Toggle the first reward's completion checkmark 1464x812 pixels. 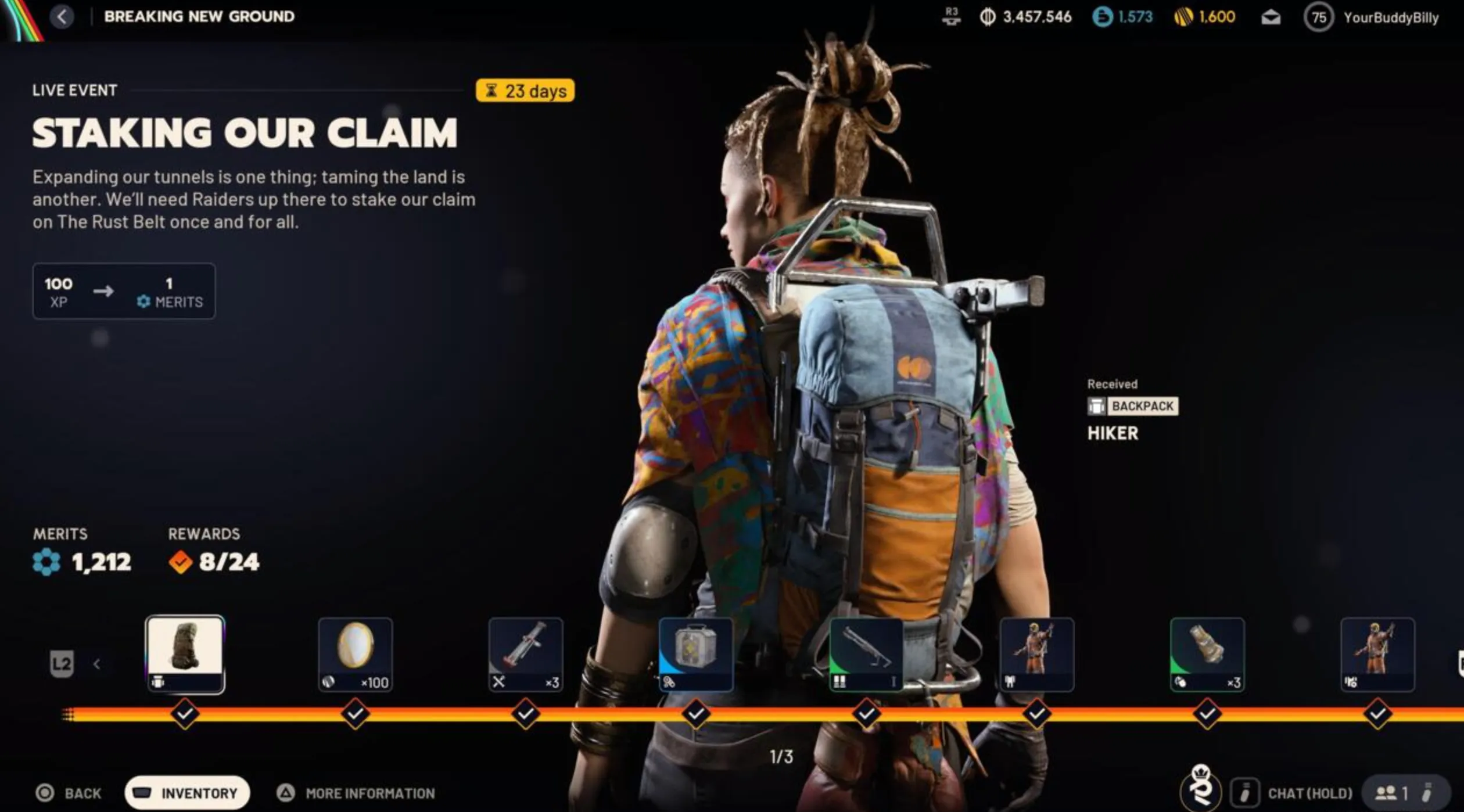(x=184, y=714)
